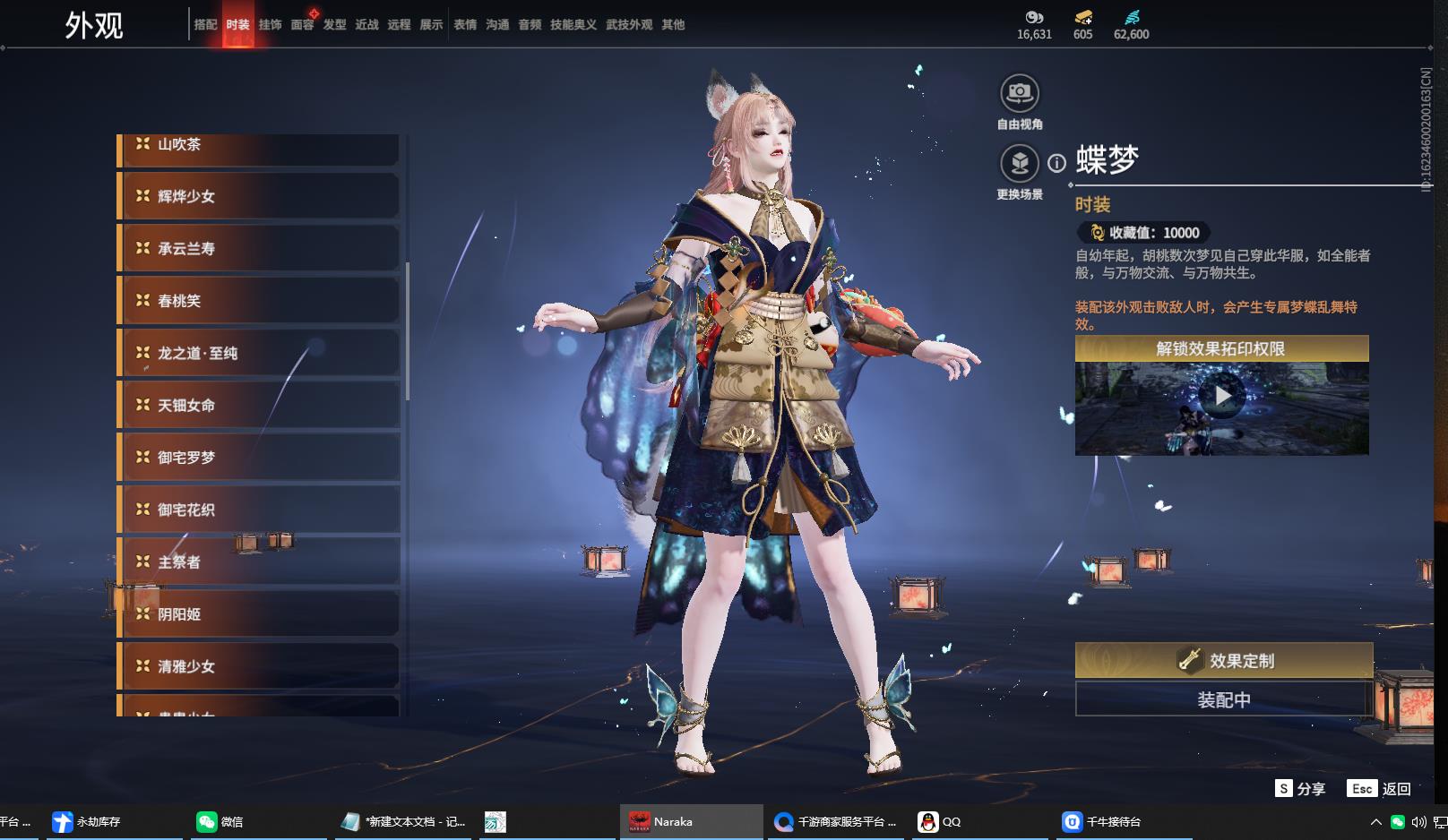Open the 近战 melee tab
Viewport: 1448px width, 840px height.
[x=367, y=25]
